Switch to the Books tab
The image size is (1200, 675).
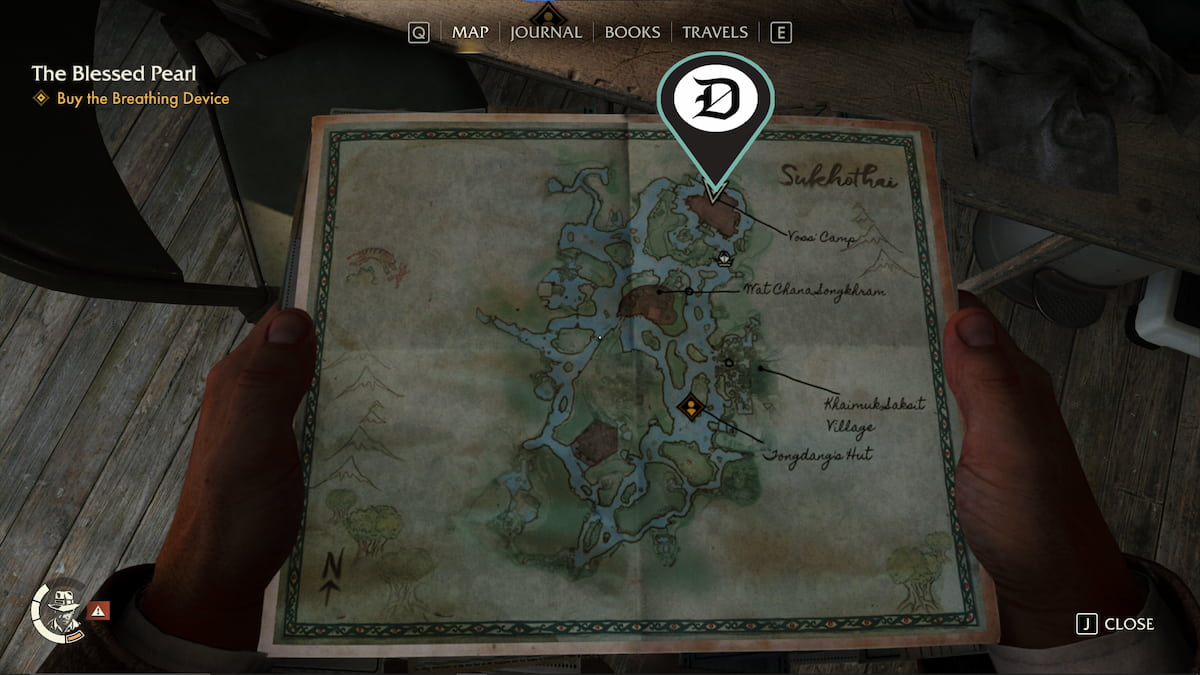632,32
